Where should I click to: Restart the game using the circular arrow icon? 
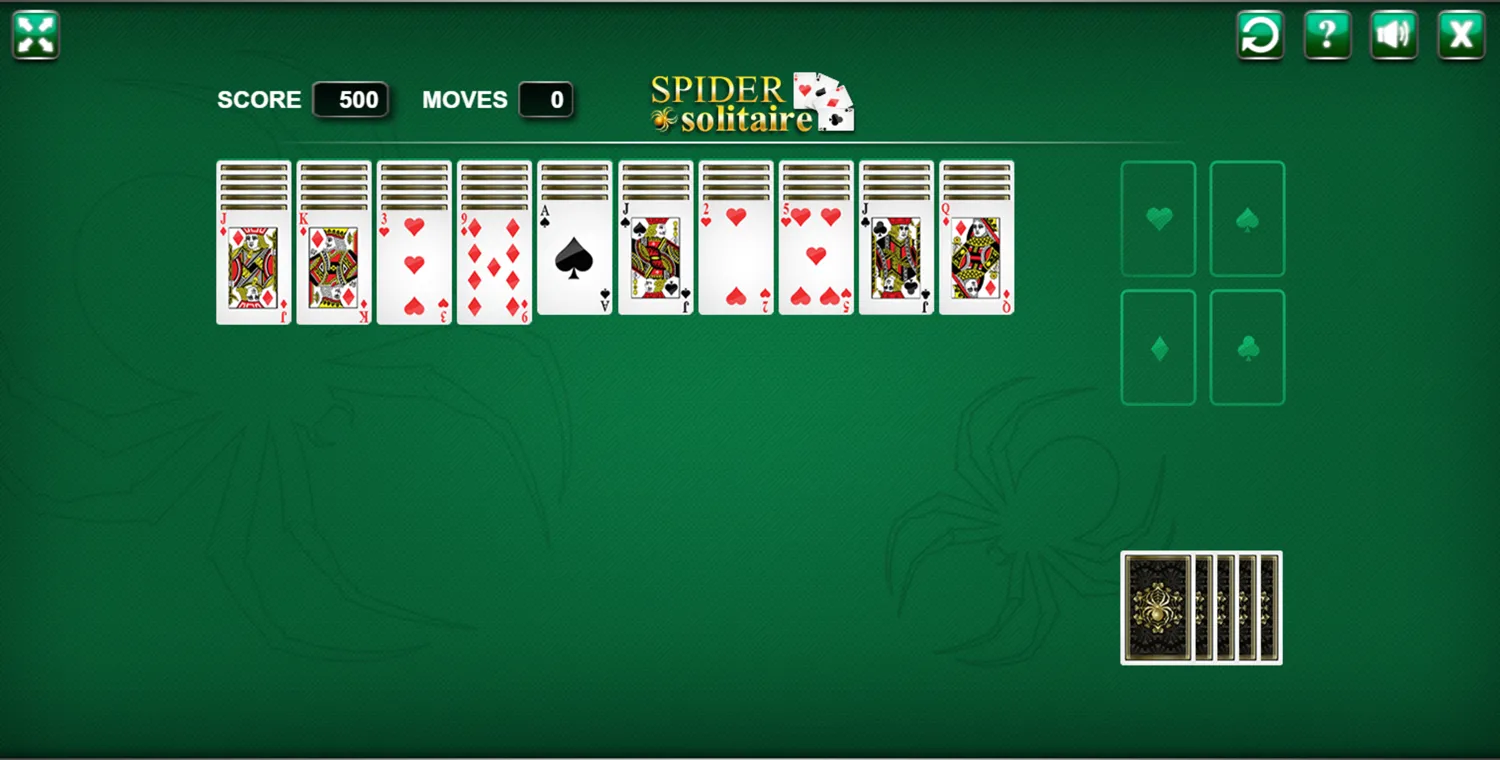pyautogui.click(x=1259, y=33)
